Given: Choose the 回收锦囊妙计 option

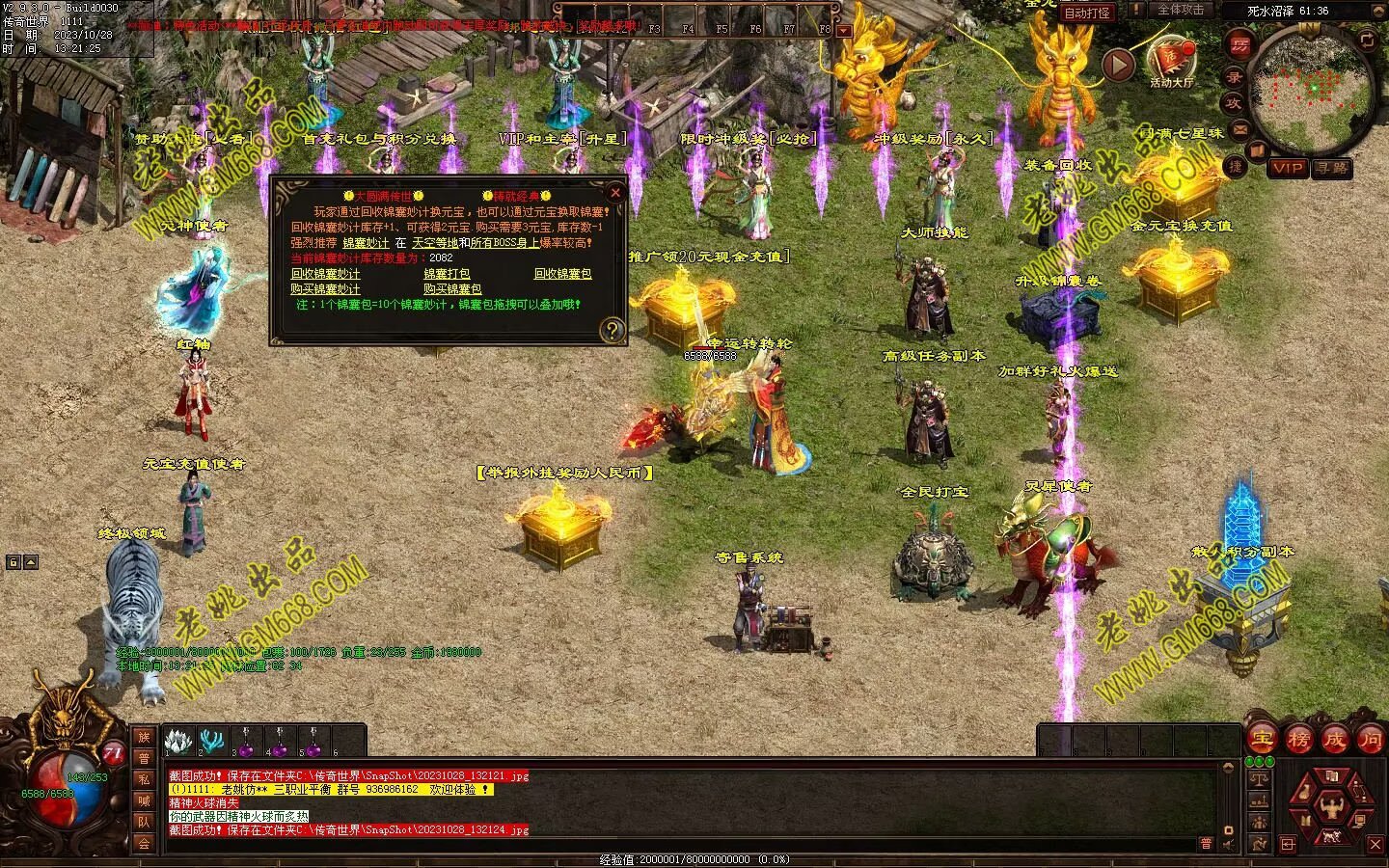Looking at the screenshot, I should [325, 274].
